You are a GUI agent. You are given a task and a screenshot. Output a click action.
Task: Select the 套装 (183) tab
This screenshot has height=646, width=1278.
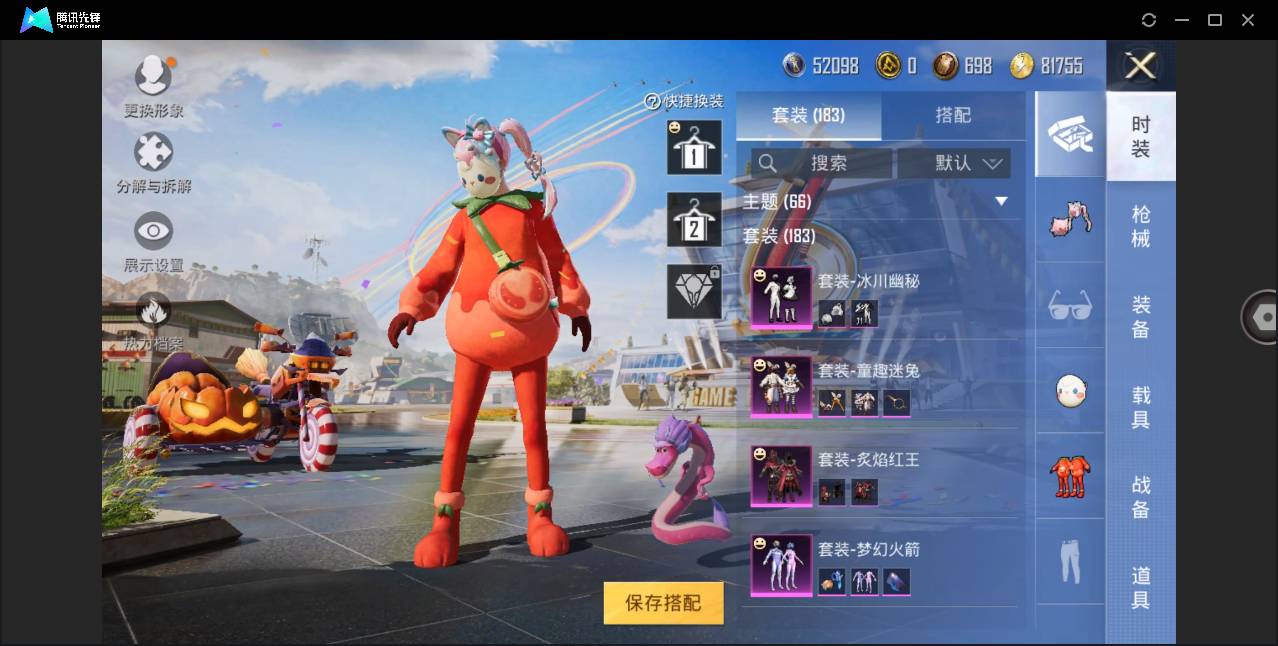(808, 115)
